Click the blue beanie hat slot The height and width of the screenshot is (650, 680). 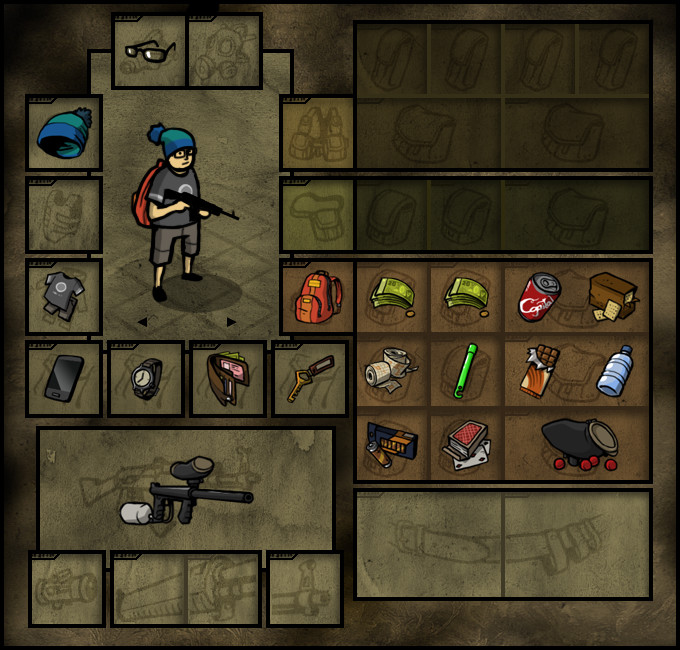(64, 133)
